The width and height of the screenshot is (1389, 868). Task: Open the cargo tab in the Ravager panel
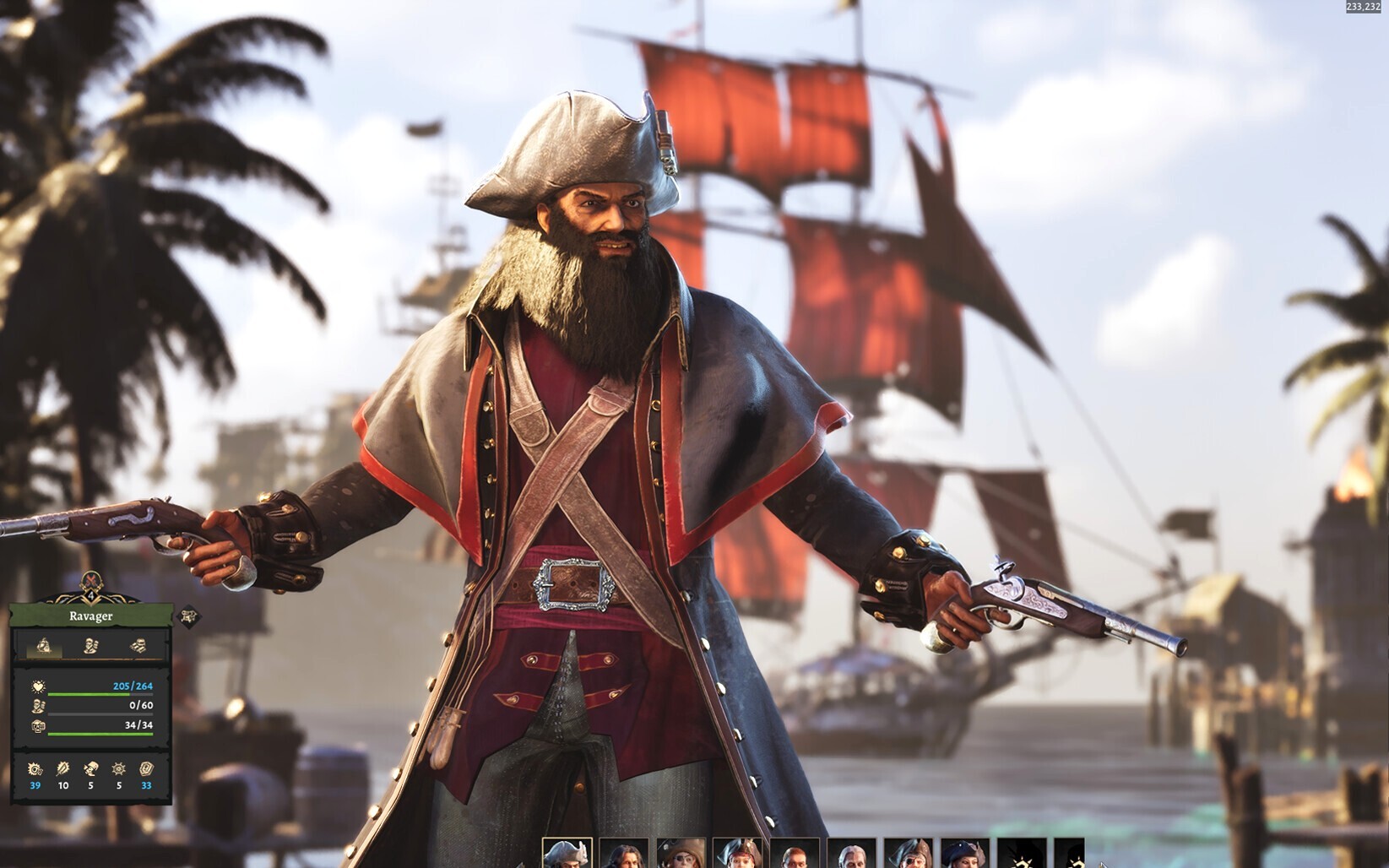[x=138, y=647]
